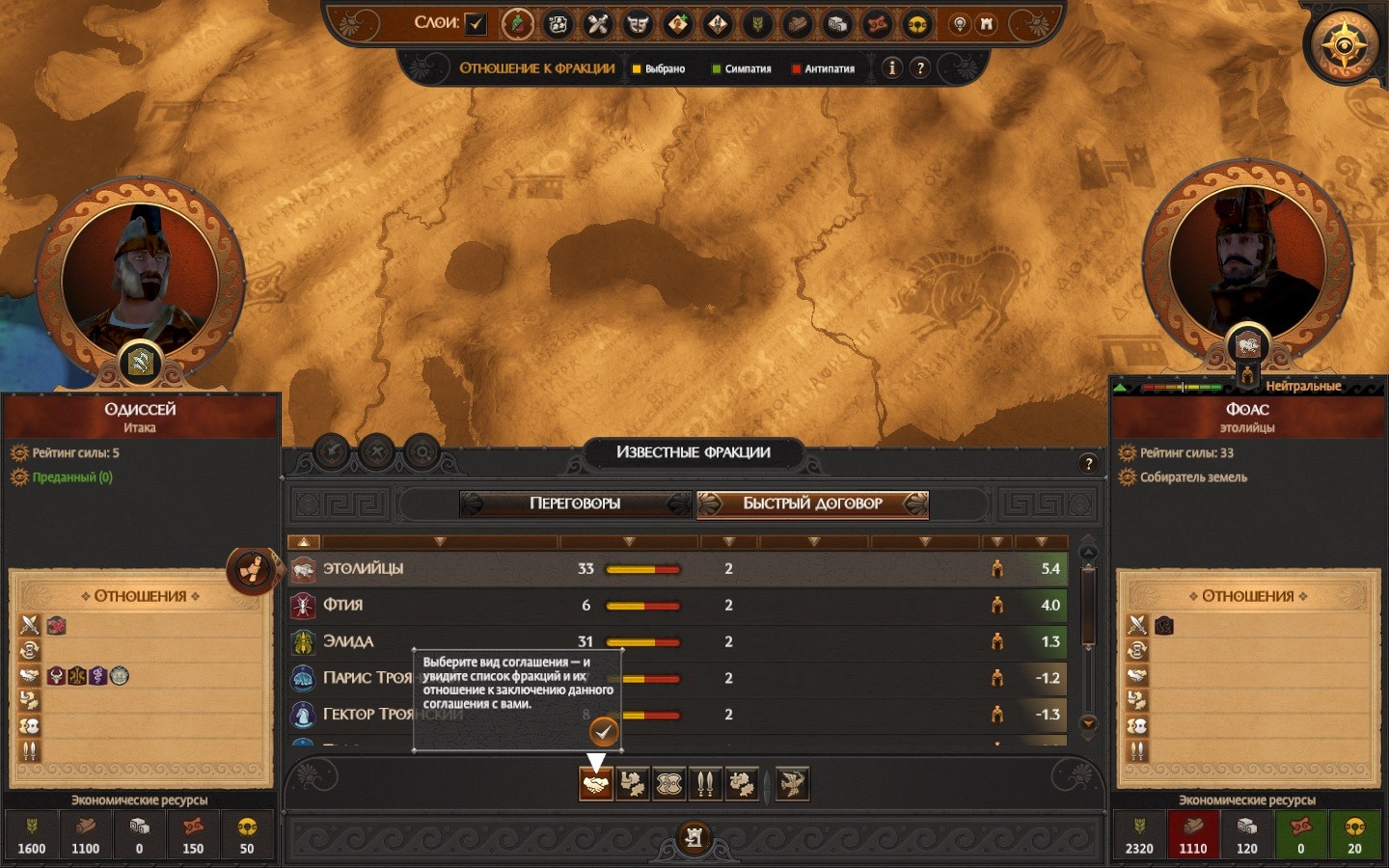
Task: Show the wood resource layer
Action: point(798,23)
